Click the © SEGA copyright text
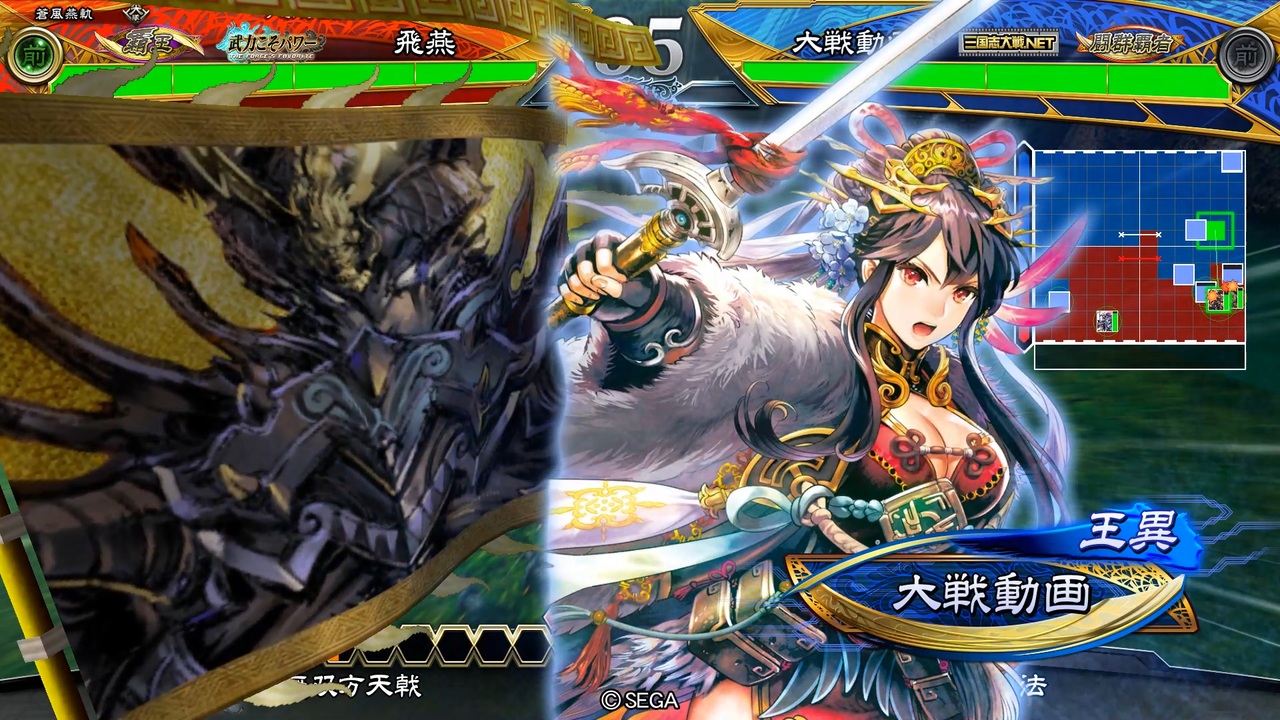This screenshot has width=1280, height=720. point(641,700)
